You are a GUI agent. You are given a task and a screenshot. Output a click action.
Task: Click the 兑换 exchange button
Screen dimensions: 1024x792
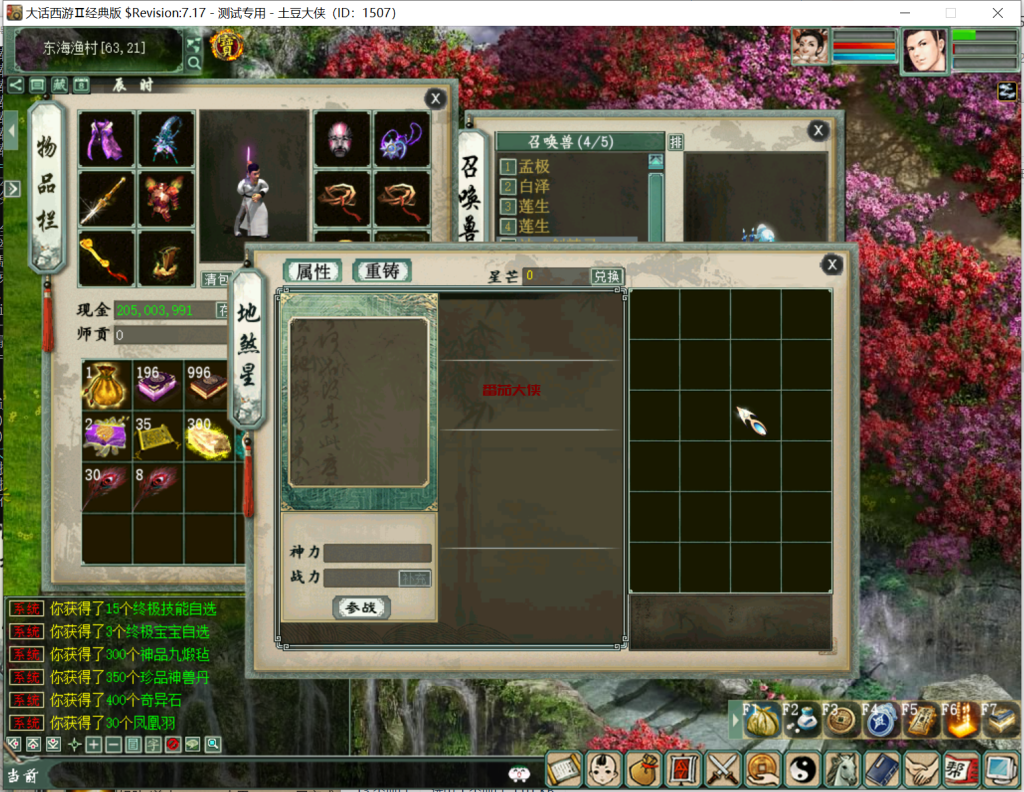(x=606, y=276)
